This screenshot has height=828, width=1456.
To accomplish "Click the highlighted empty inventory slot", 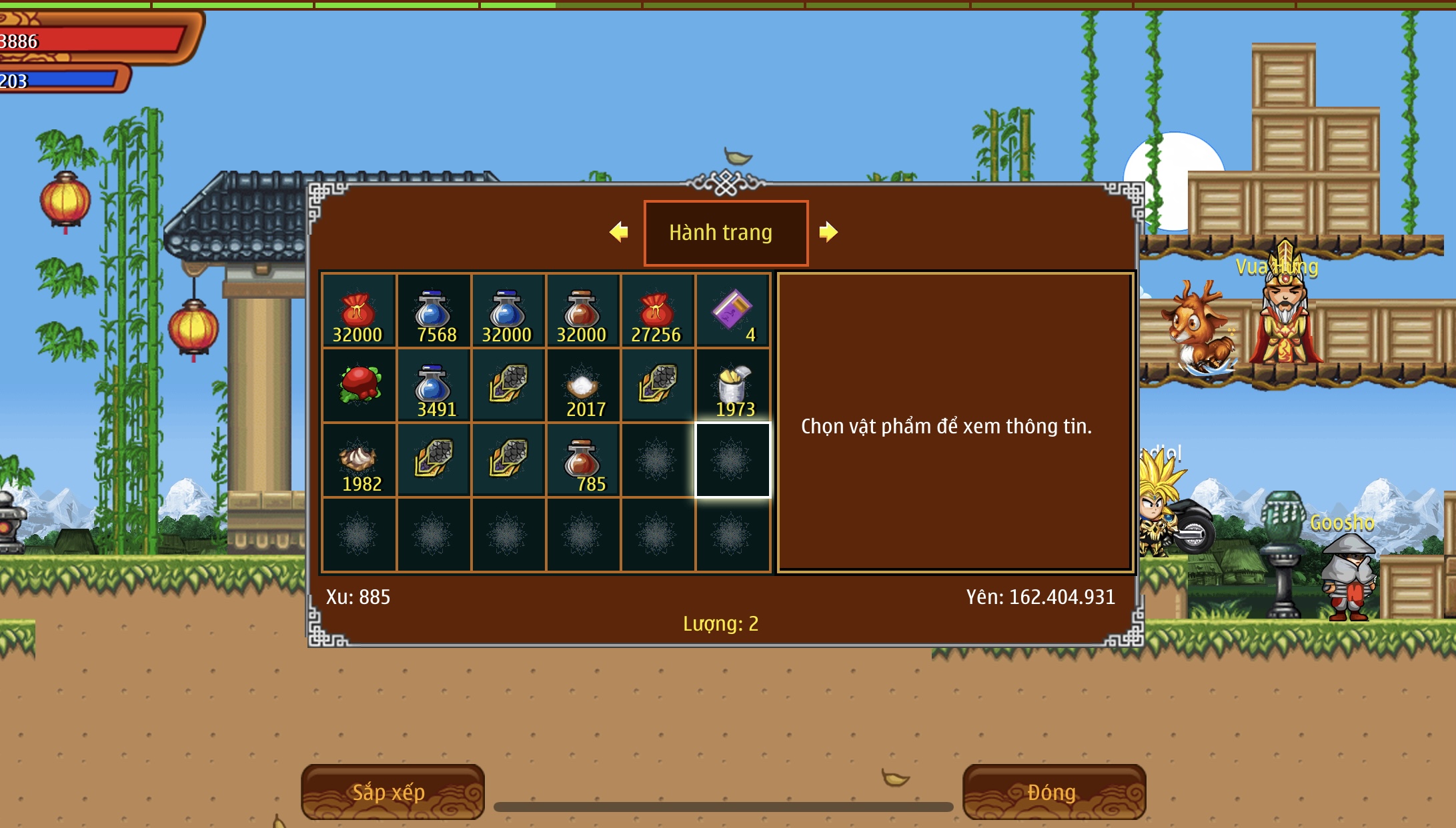I will pos(732,460).
